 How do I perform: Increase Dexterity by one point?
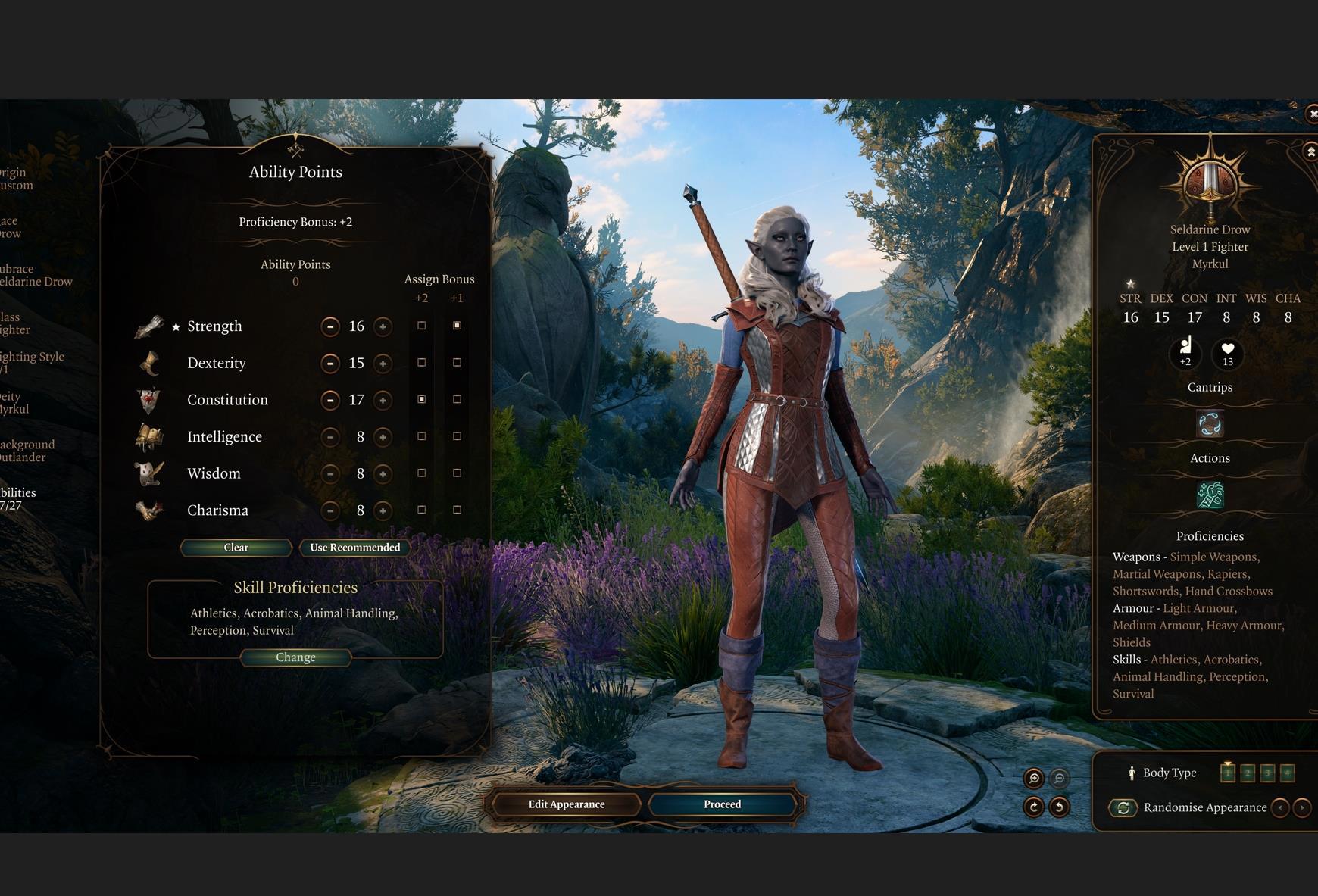tap(383, 364)
